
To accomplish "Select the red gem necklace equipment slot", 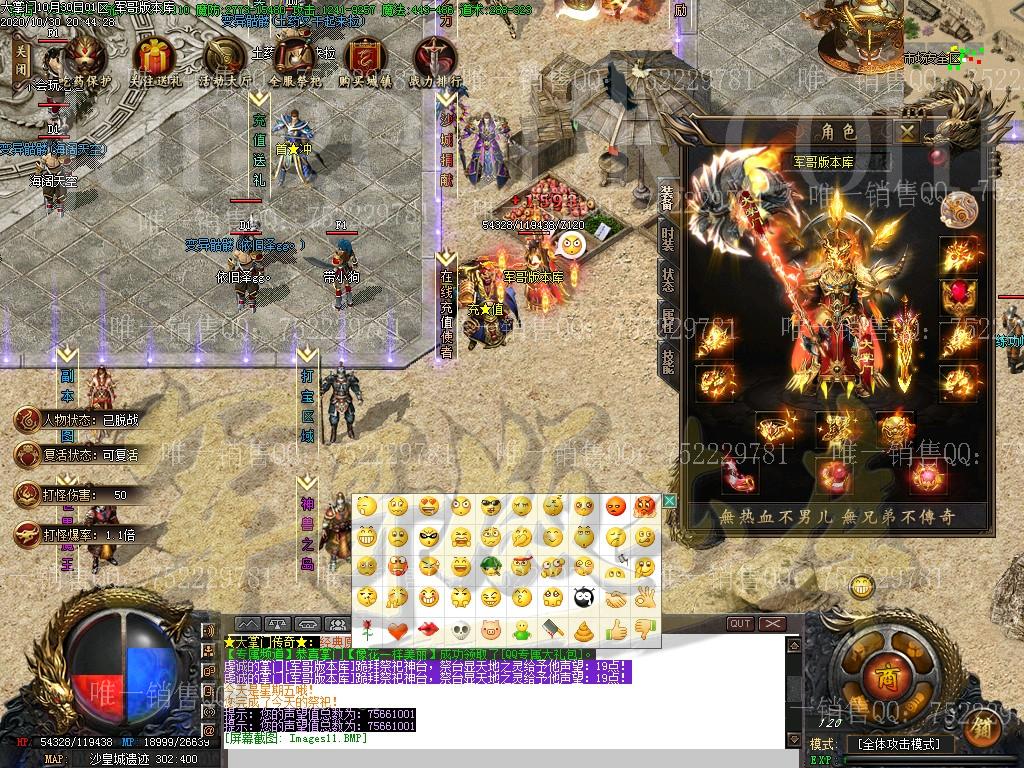I will 959,296.
